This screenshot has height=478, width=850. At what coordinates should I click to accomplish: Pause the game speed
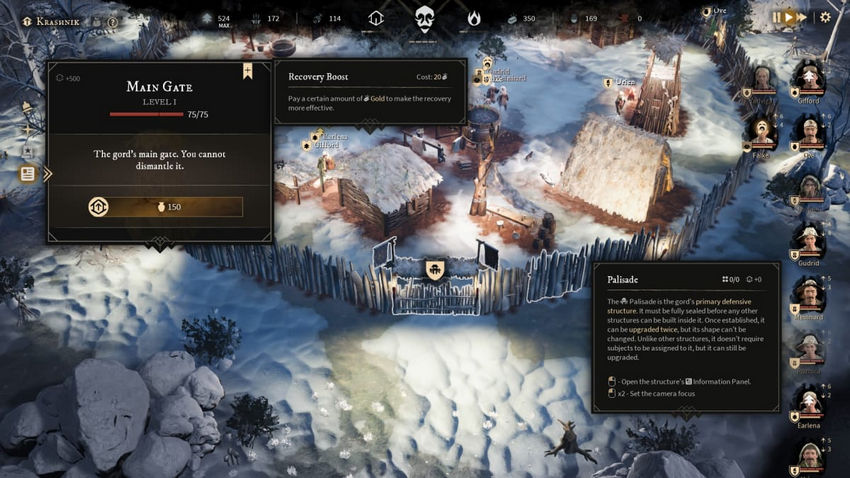(x=777, y=17)
